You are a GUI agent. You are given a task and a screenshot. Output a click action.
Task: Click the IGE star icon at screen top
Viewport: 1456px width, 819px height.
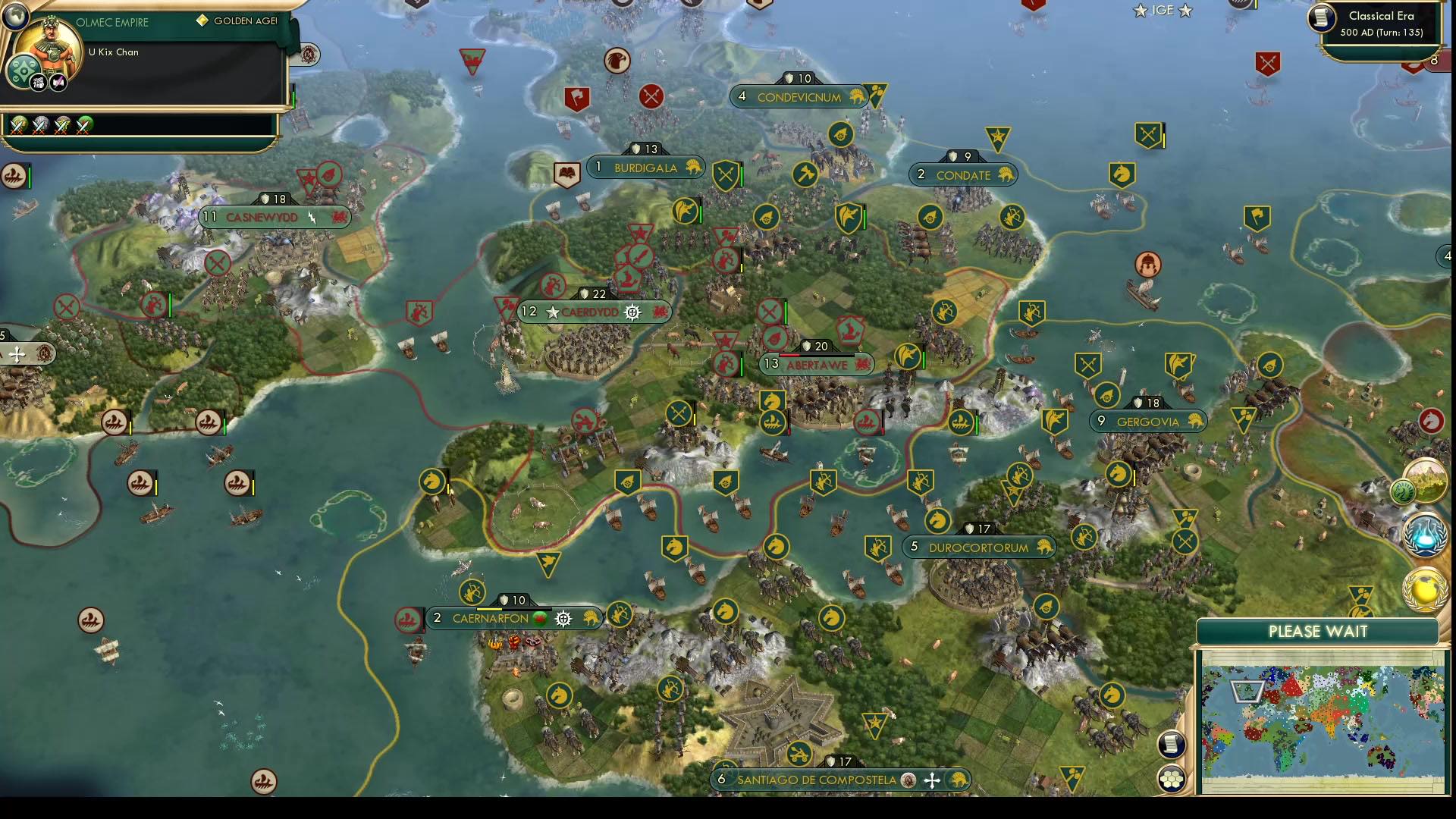(1139, 11)
